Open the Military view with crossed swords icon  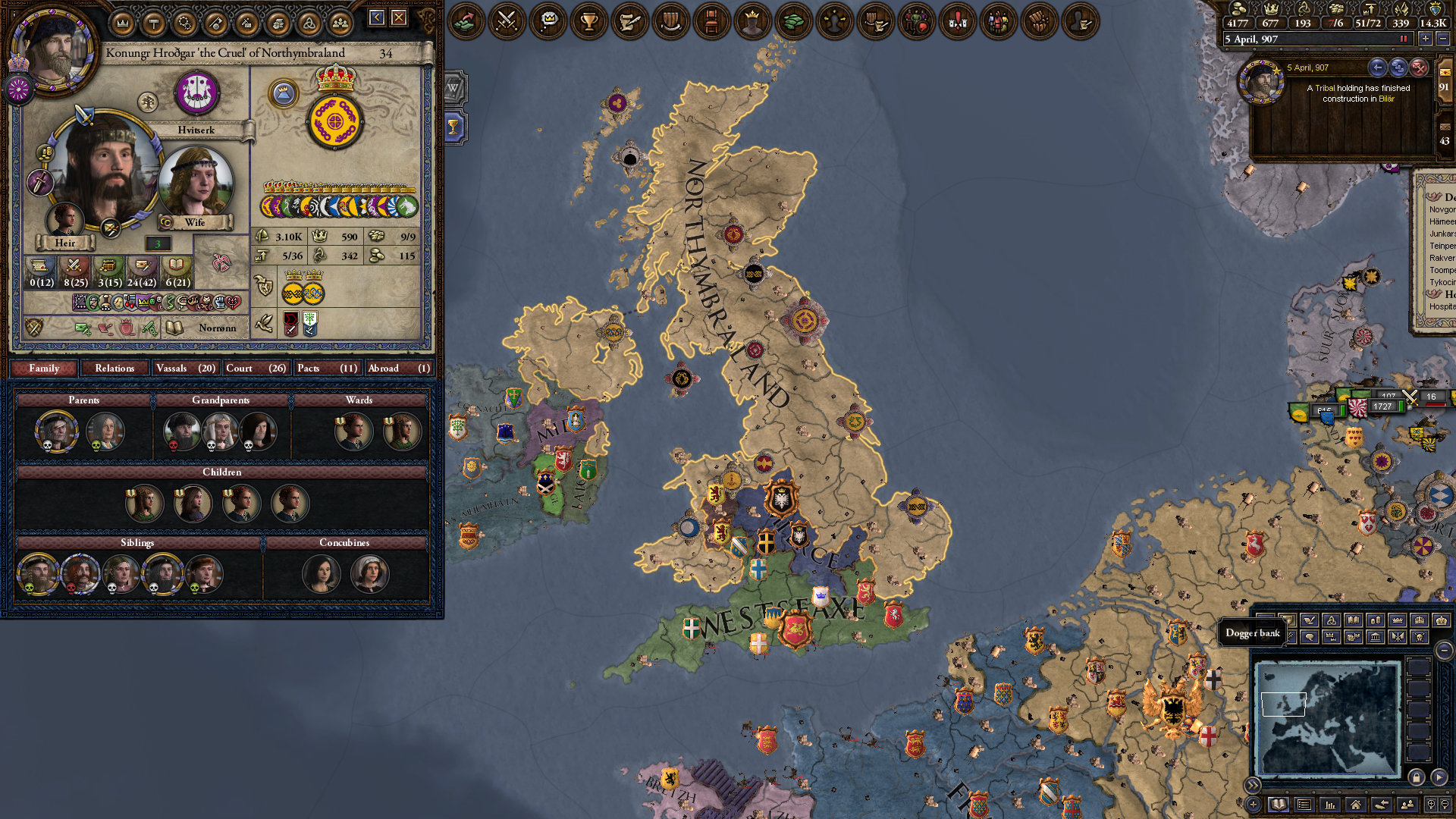click(508, 21)
